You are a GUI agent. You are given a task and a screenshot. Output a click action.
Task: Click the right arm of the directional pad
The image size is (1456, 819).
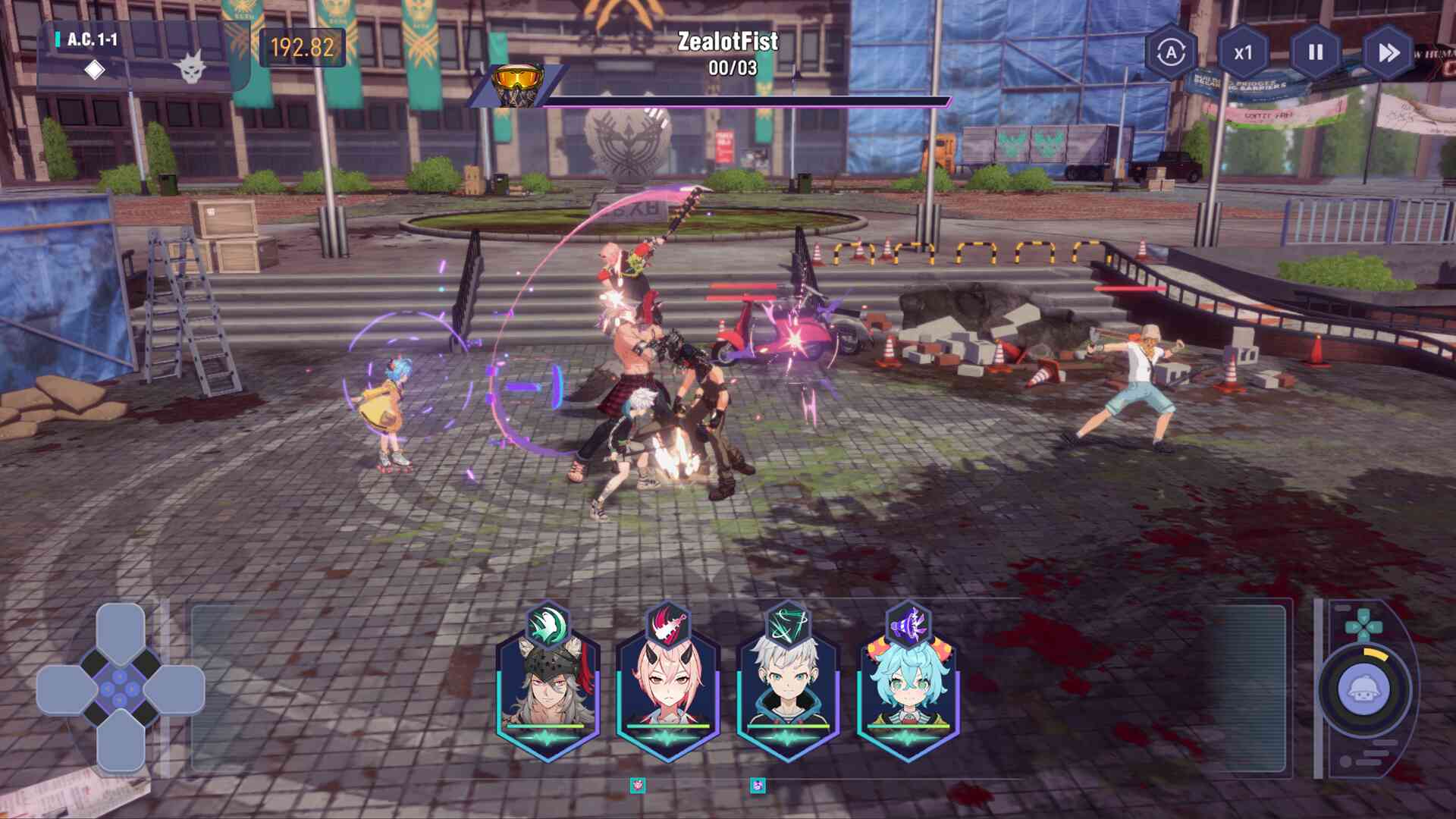pyautogui.click(x=174, y=689)
